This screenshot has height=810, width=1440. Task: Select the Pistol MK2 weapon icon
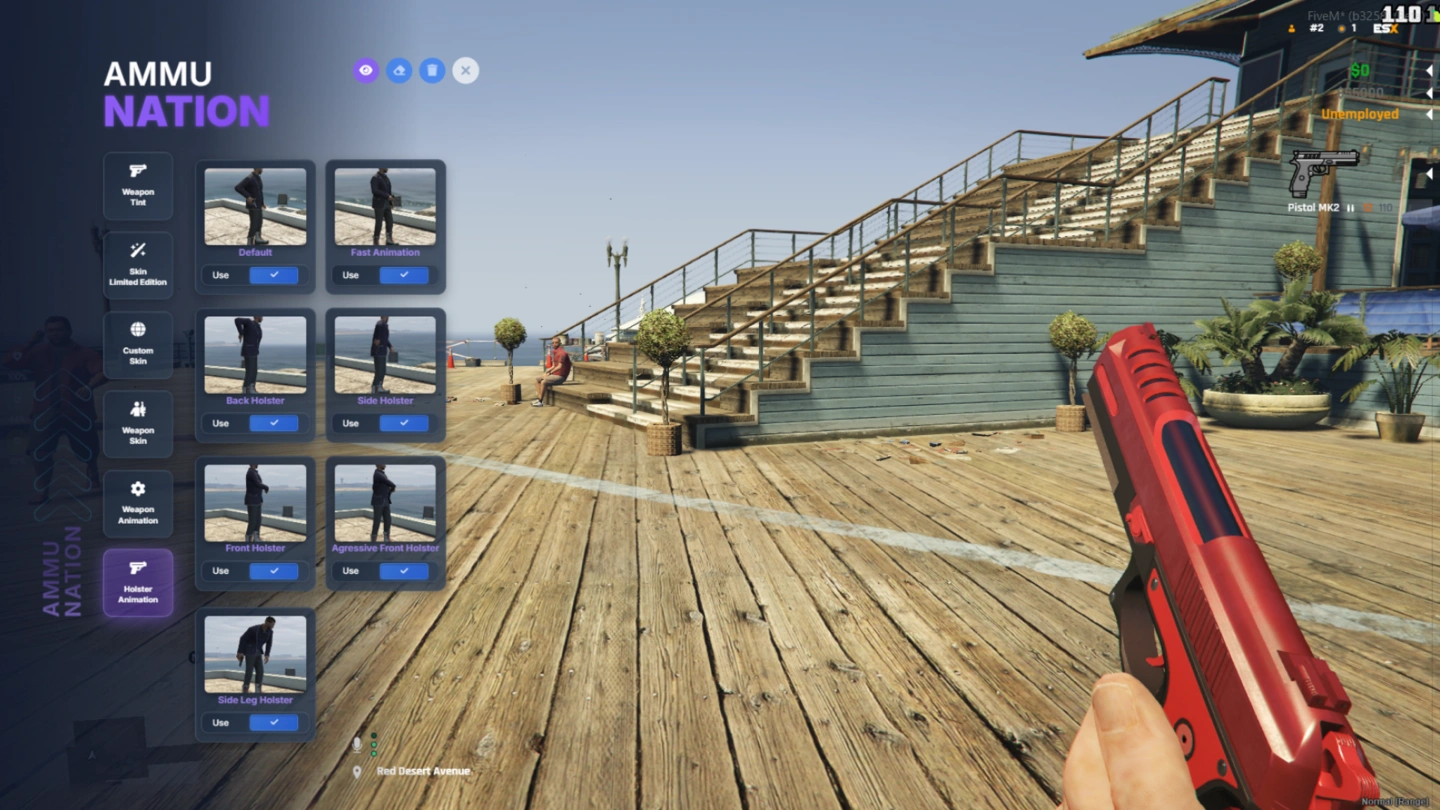1323,172
